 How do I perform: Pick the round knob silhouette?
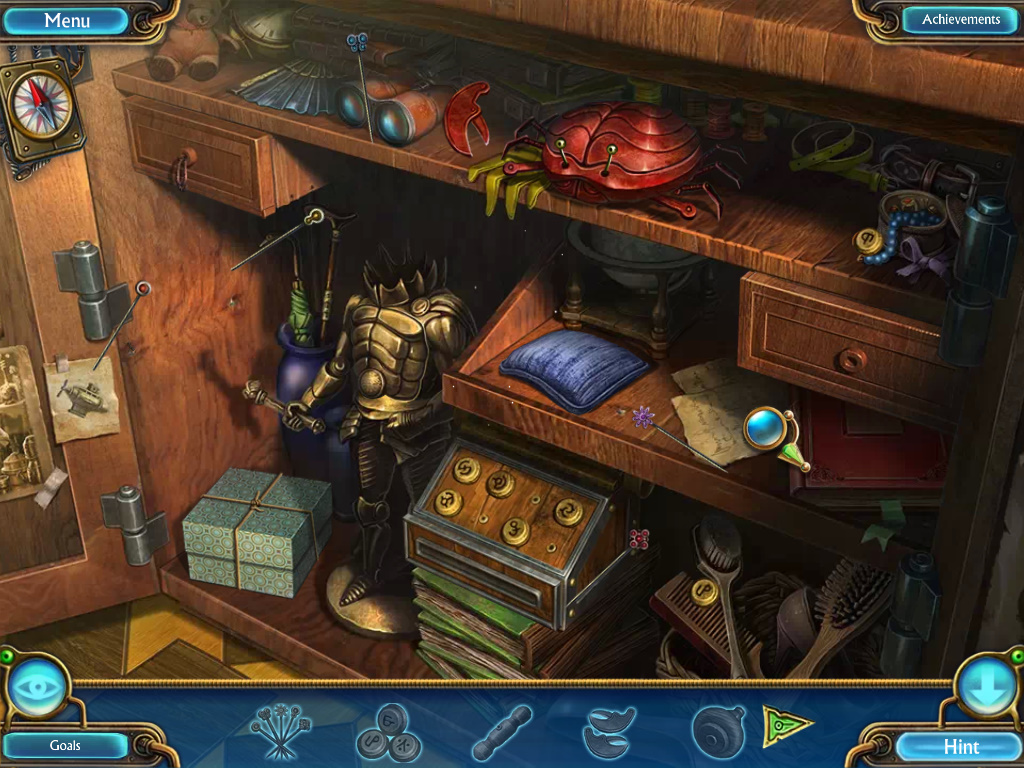[718, 731]
